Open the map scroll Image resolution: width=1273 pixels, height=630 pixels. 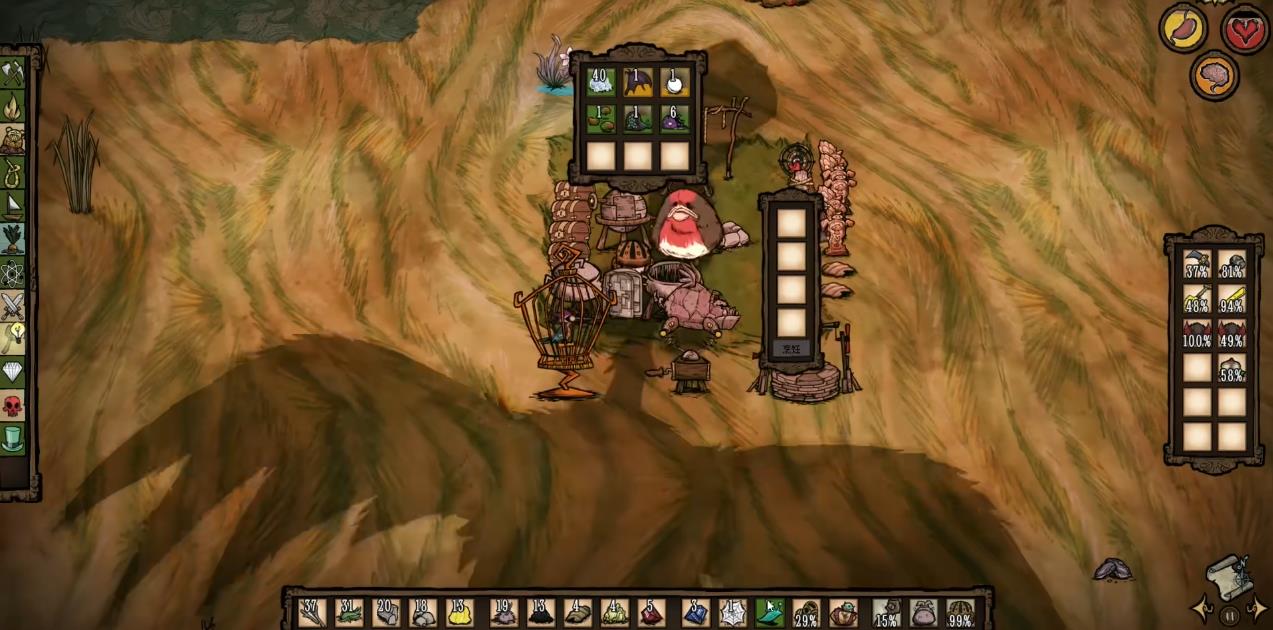[1228, 577]
